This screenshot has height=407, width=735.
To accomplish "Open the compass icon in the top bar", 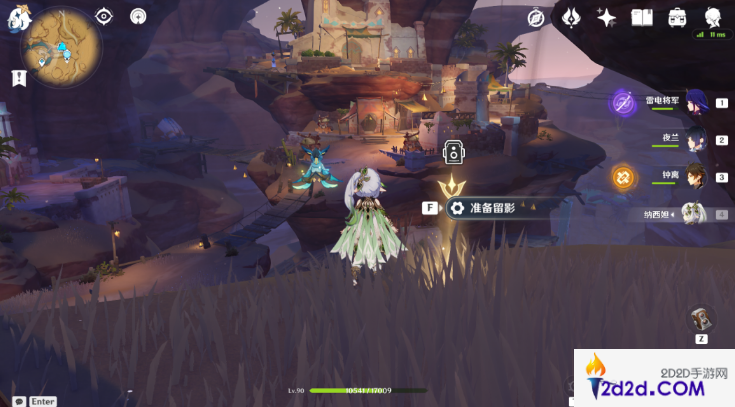I will 536,17.
